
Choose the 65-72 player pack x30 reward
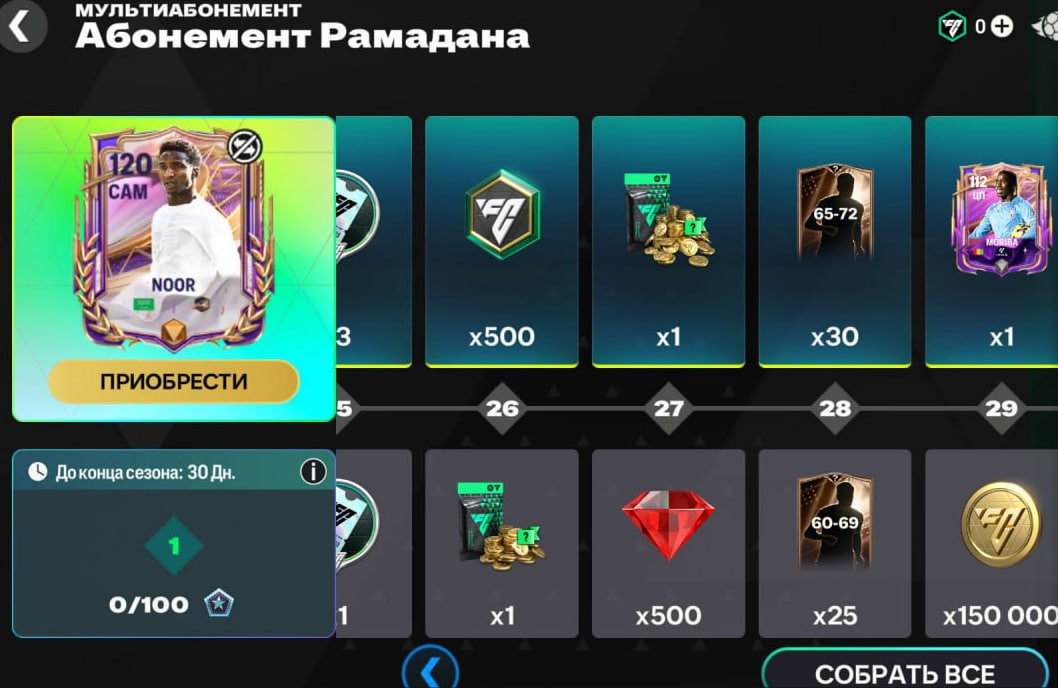tap(834, 241)
